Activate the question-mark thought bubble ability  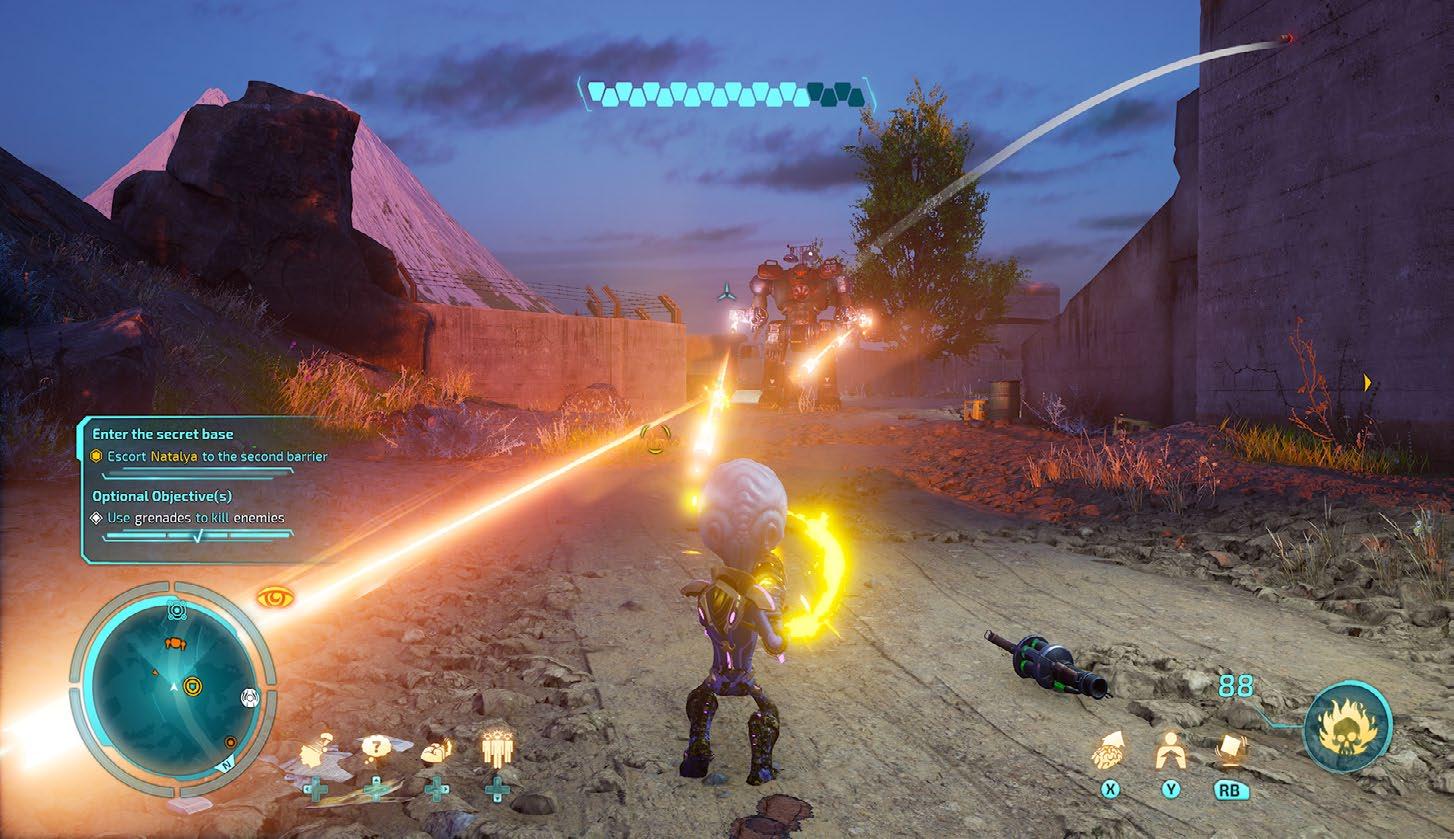pyautogui.click(x=375, y=746)
